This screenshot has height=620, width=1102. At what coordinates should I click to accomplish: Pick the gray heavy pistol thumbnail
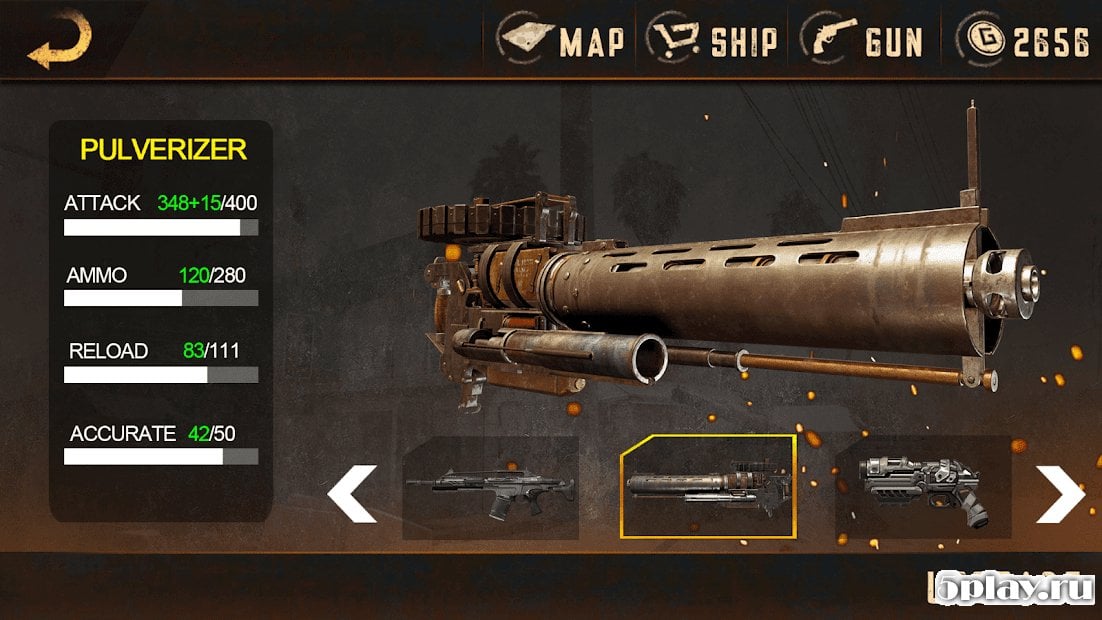[923, 488]
